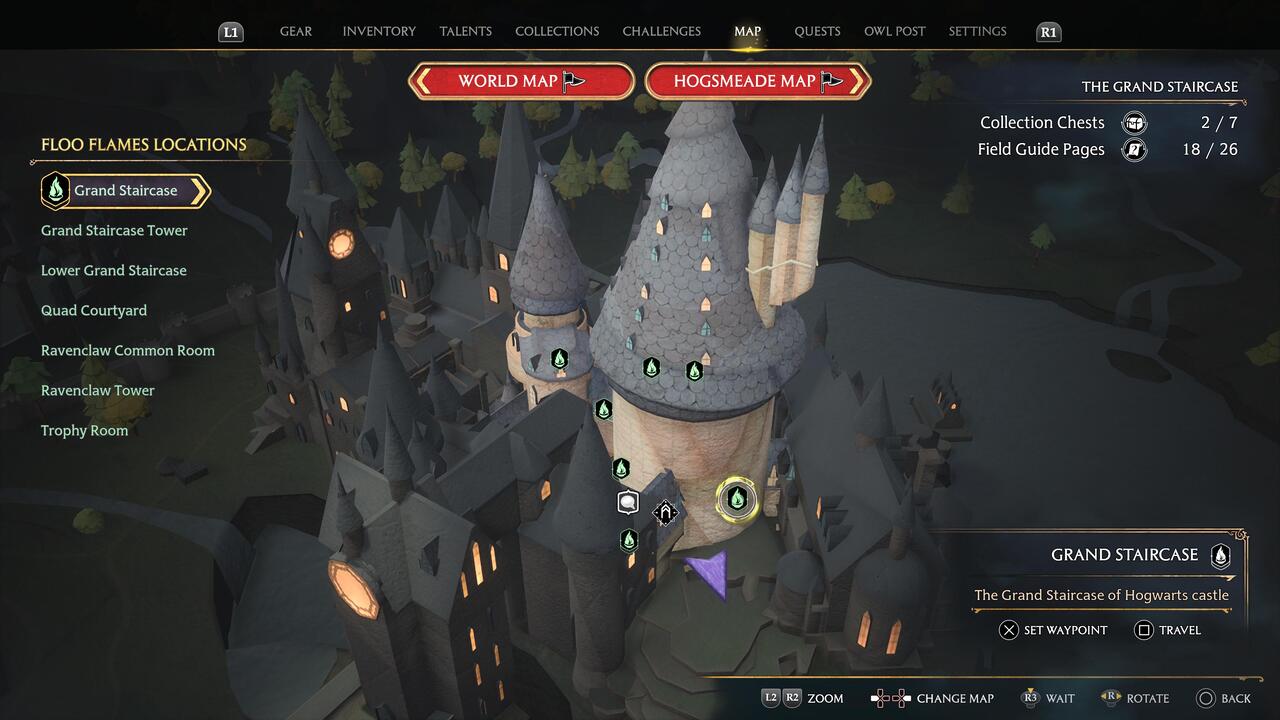Choose Ravenclaw Common Room location
Viewport: 1280px width, 720px height.
click(x=128, y=351)
